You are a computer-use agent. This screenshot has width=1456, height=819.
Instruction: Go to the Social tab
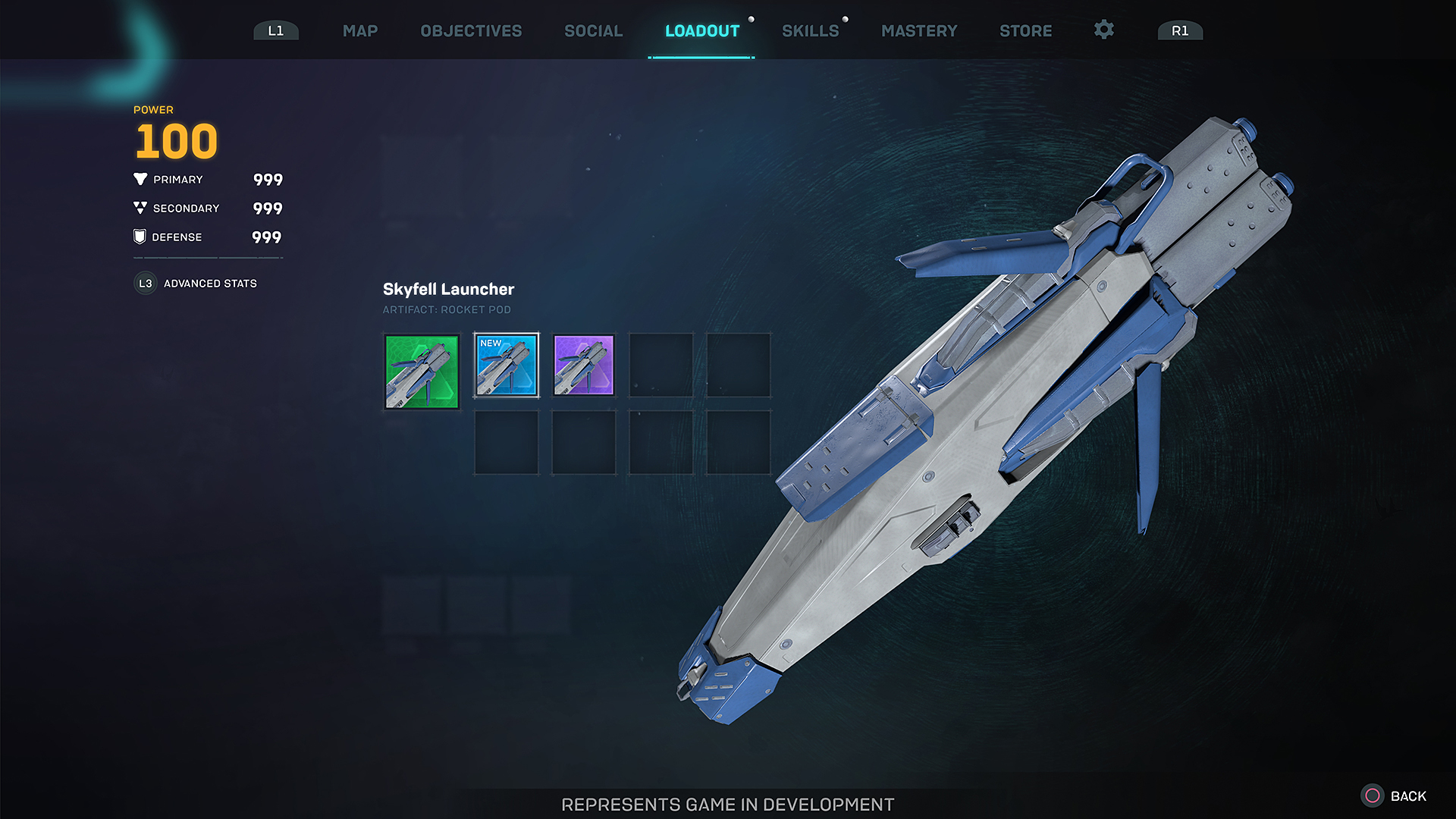(x=593, y=31)
